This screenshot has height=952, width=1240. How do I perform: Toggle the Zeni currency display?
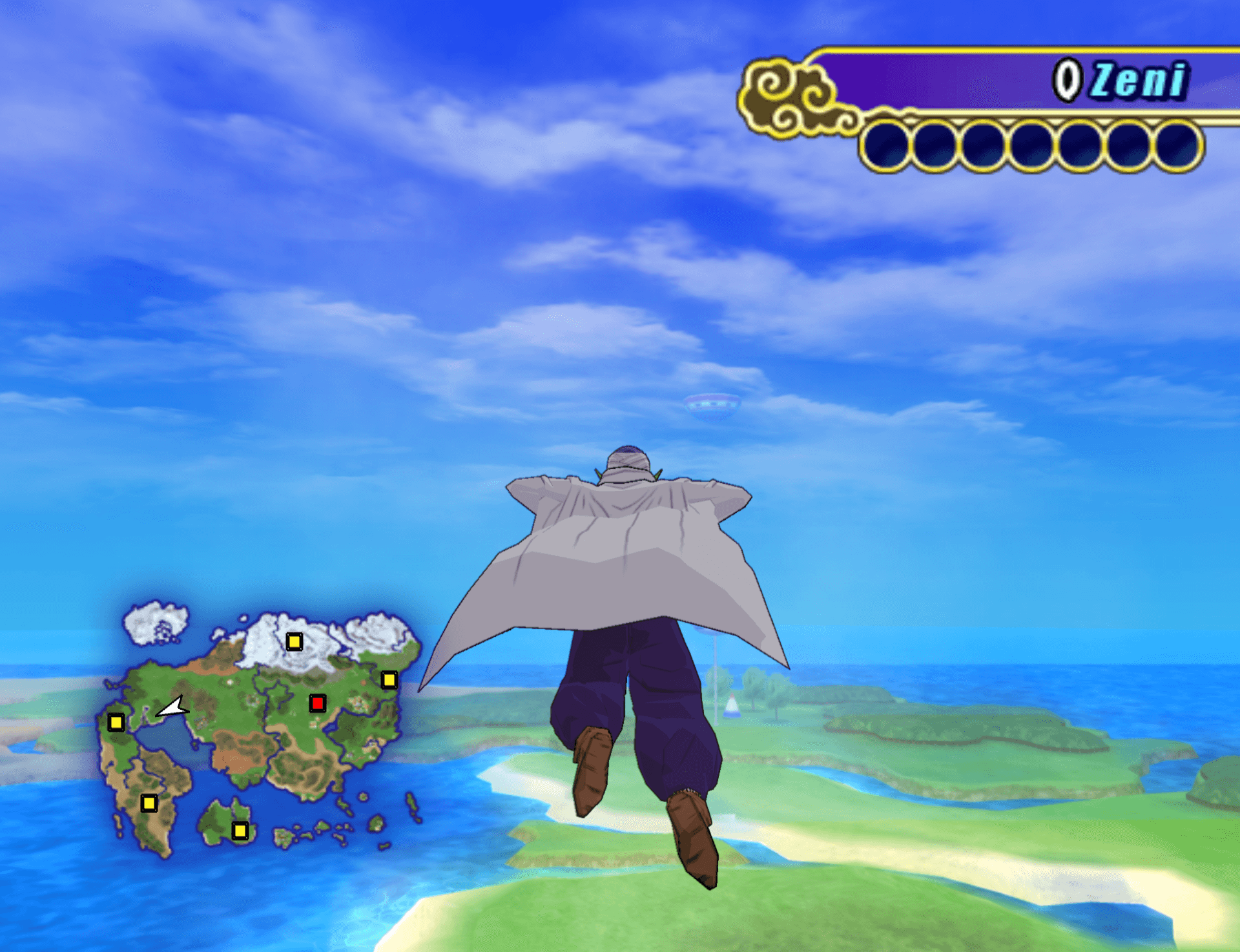coord(1137,78)
